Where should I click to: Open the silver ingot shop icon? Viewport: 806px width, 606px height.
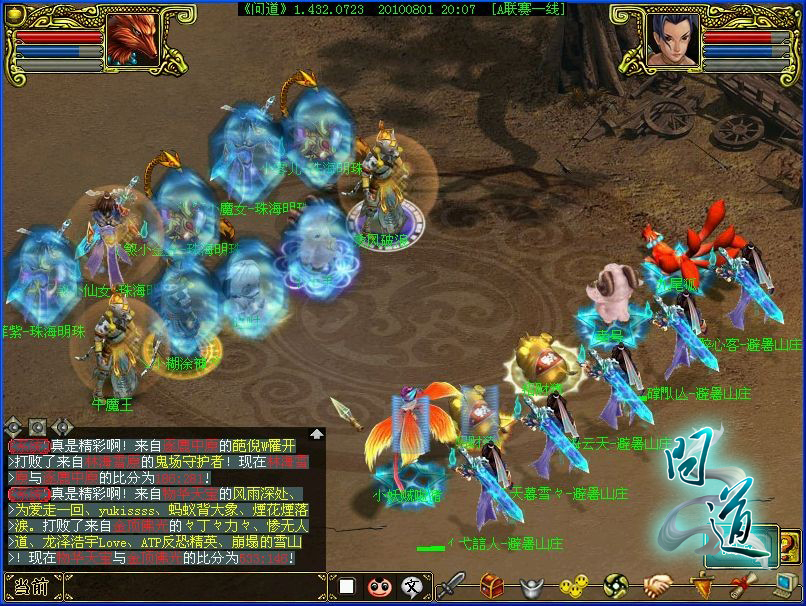(531, 587)
